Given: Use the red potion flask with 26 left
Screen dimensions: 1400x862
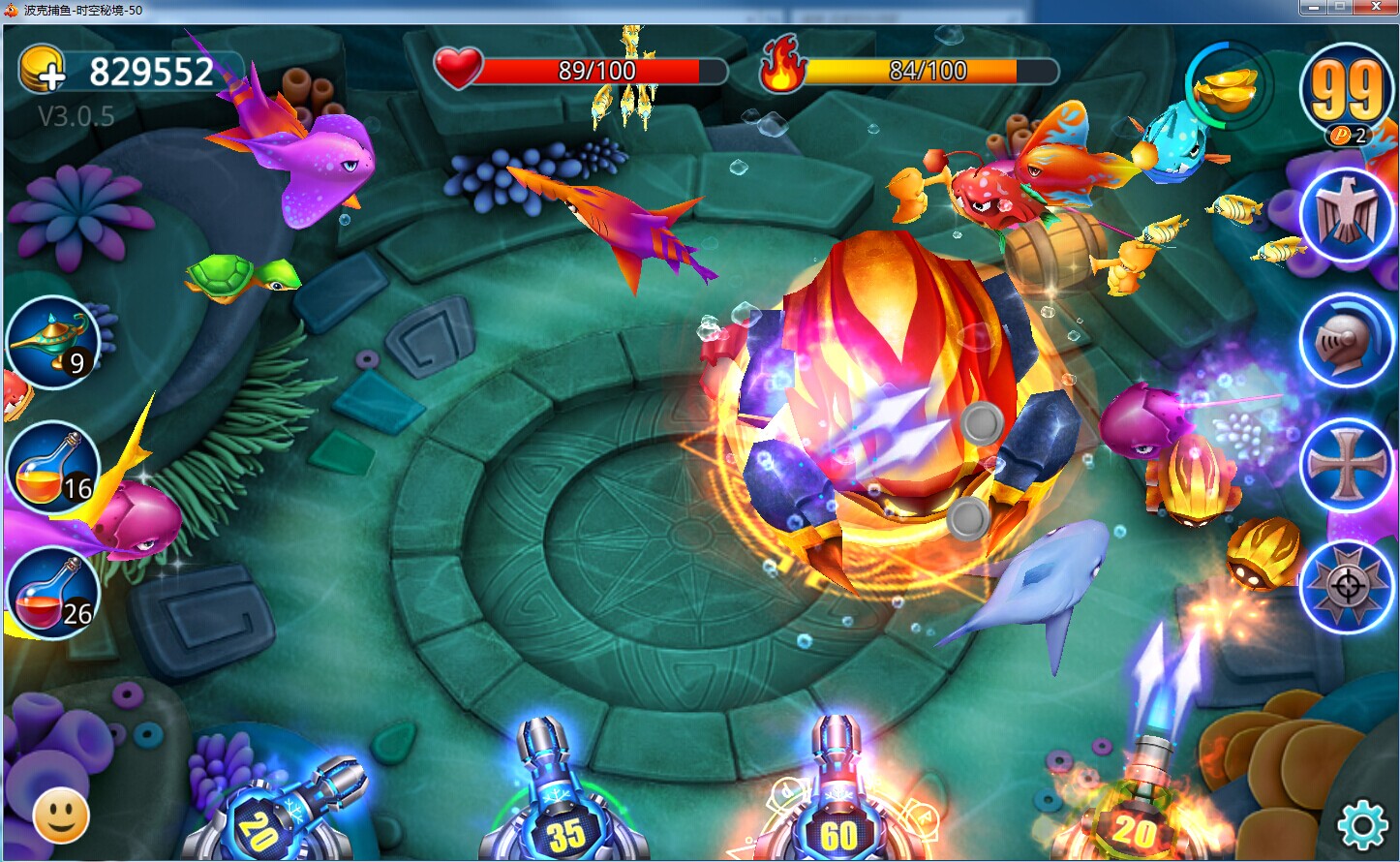Looking at the screenshot, I should 53,593.
